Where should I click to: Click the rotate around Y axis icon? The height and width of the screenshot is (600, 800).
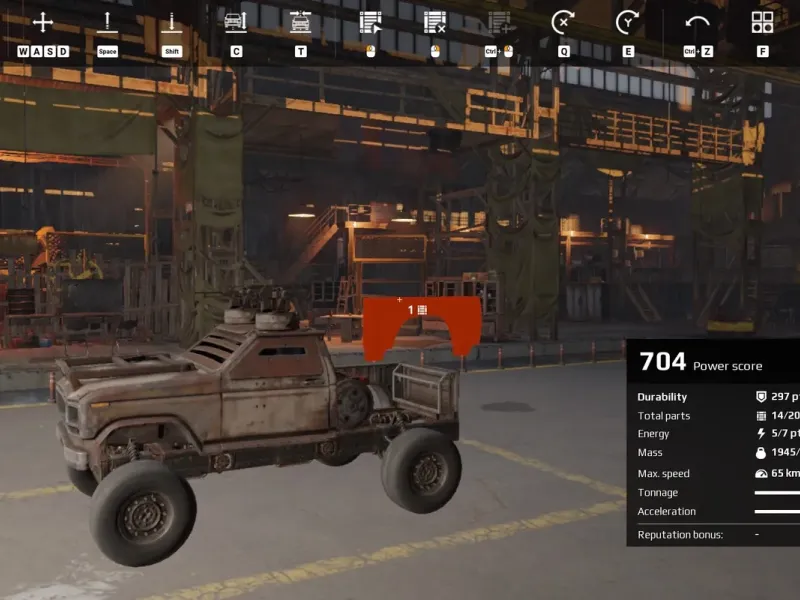click(627, 22)
